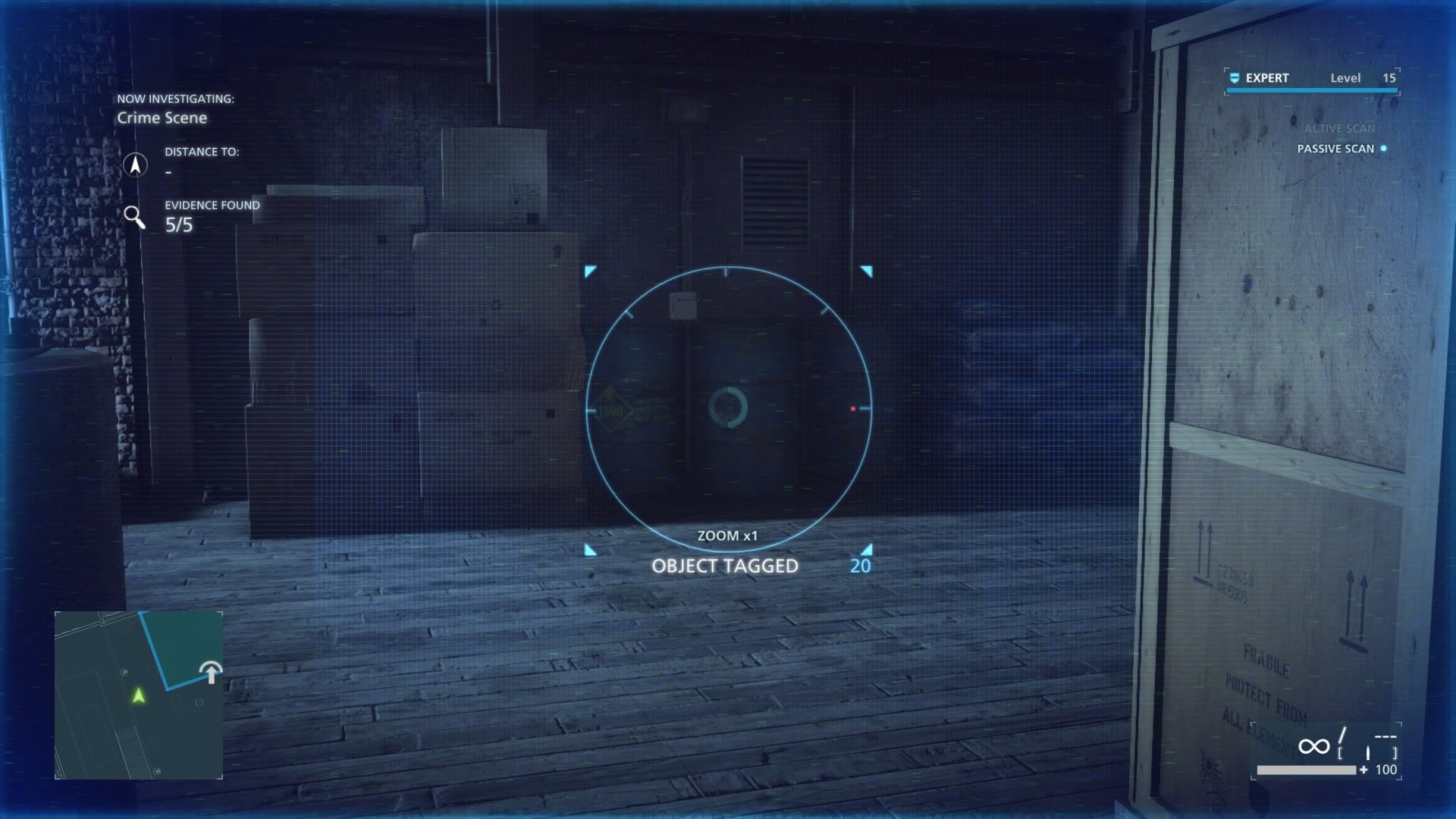Click the Object Tagged notification
This screenshot has height=819, width=1456.
click(724, 564)
